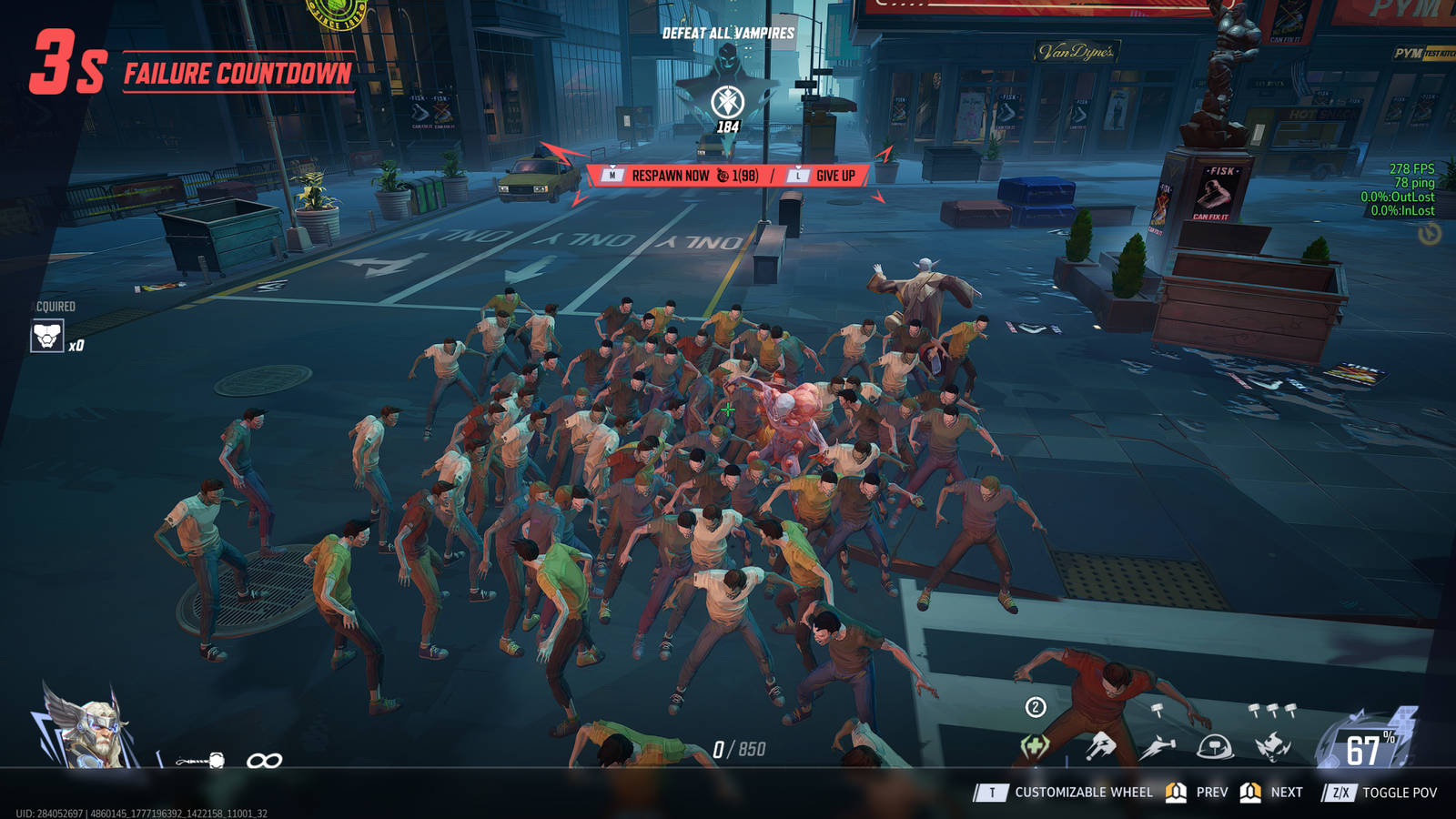This screenshot has height=819, width=1456.
Task: Click the vampire objective emblem showing 184
Action: pyautogui.click(x=727, y=101)
